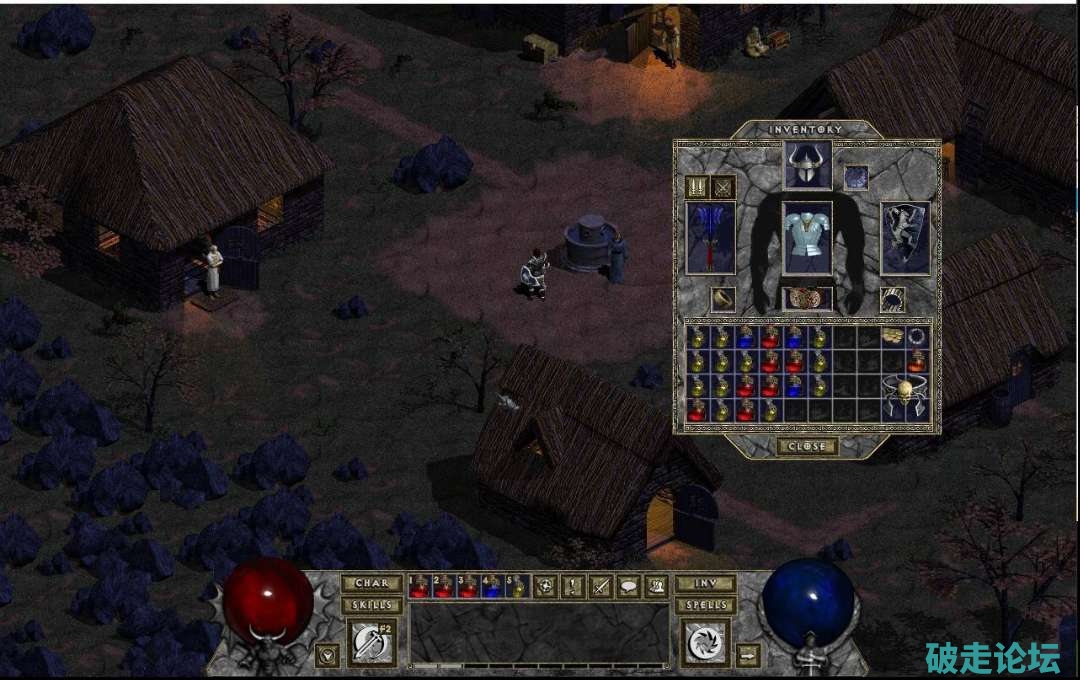
Task: Select the amulet slot beside the helmet
Action: point(856,177)
